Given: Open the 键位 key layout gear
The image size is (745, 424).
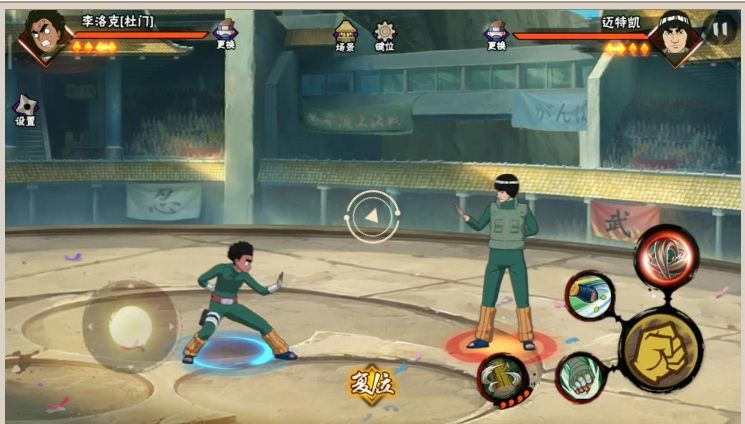Looking at the screenshot, I should 384,33.
